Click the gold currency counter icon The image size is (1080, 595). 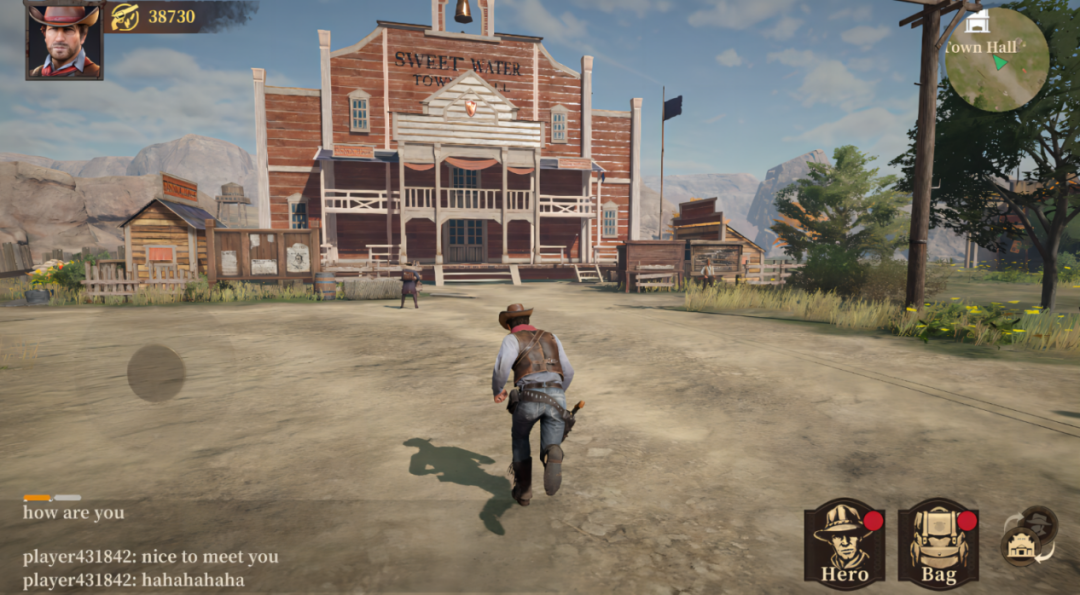pyautogui.click(x=125, y=16)
